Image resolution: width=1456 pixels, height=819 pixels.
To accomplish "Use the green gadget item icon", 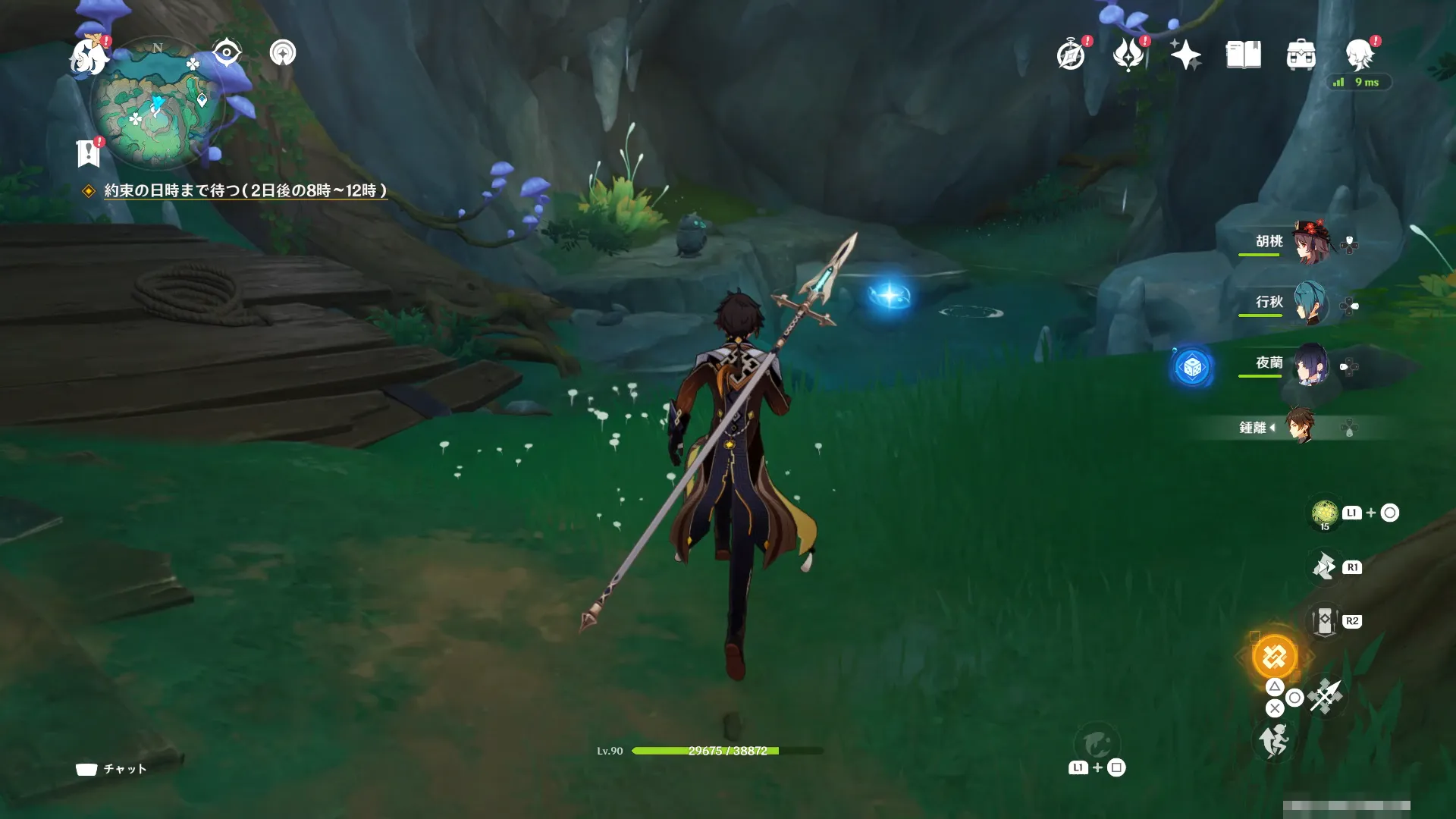I will [x=1325, y=513].
